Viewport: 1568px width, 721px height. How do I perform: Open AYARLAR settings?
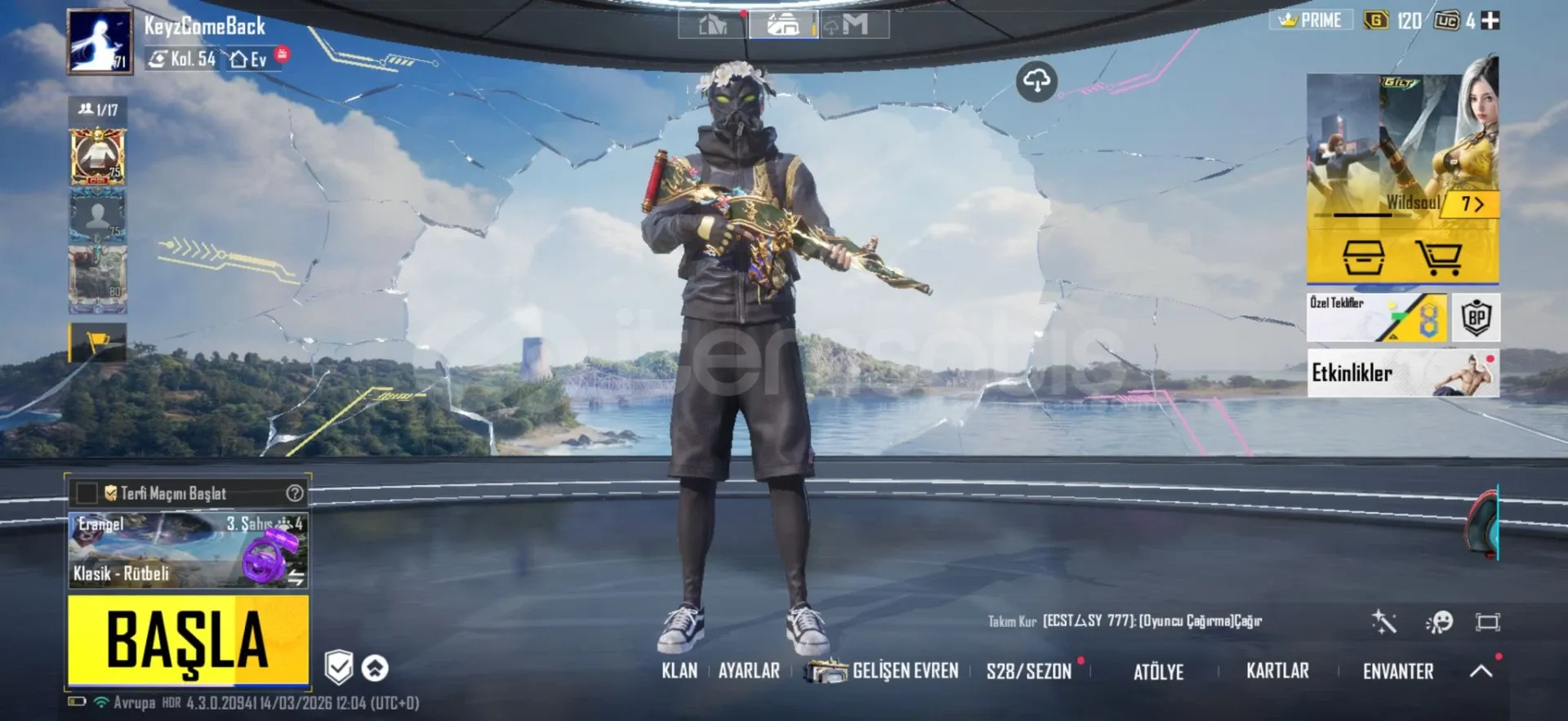[x=749, y=671]
